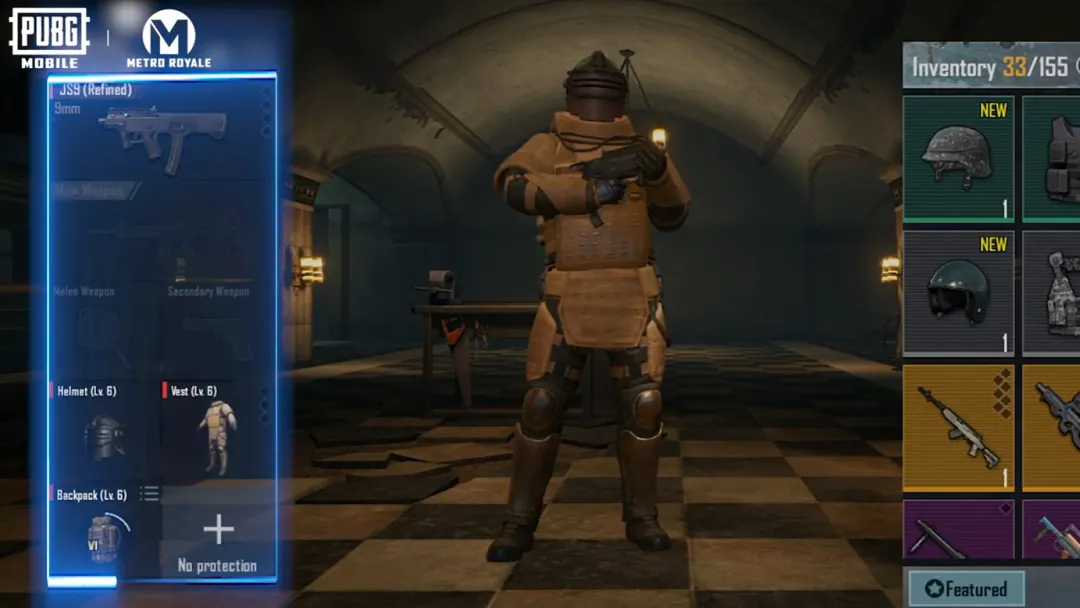Screen dimensions: 1080x608
Task: Open the Featured filter button
Action: coord(966,589)
